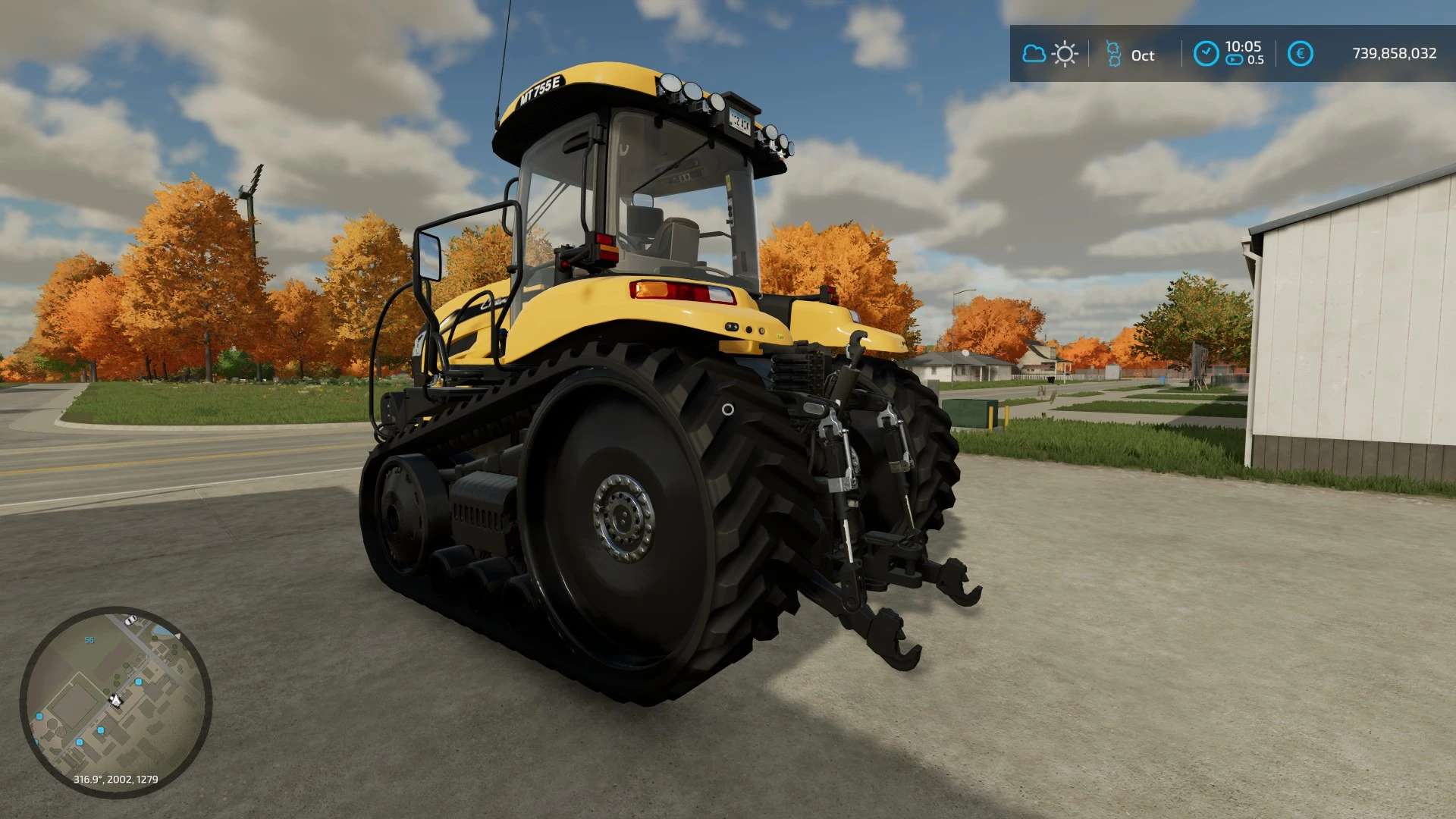1456x819 pixels.
Task: Open the circular minimap
Action: coord(115,702)
